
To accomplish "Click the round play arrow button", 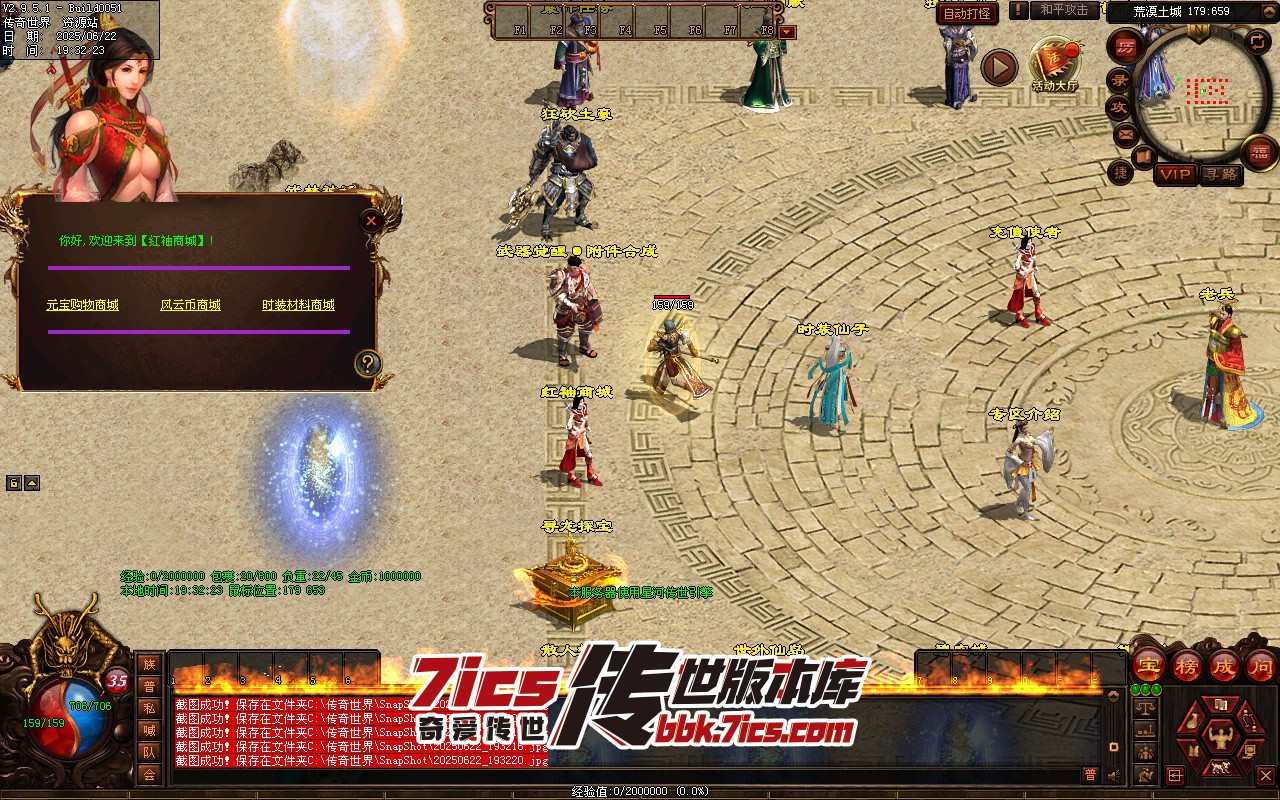I will (998, 67).
